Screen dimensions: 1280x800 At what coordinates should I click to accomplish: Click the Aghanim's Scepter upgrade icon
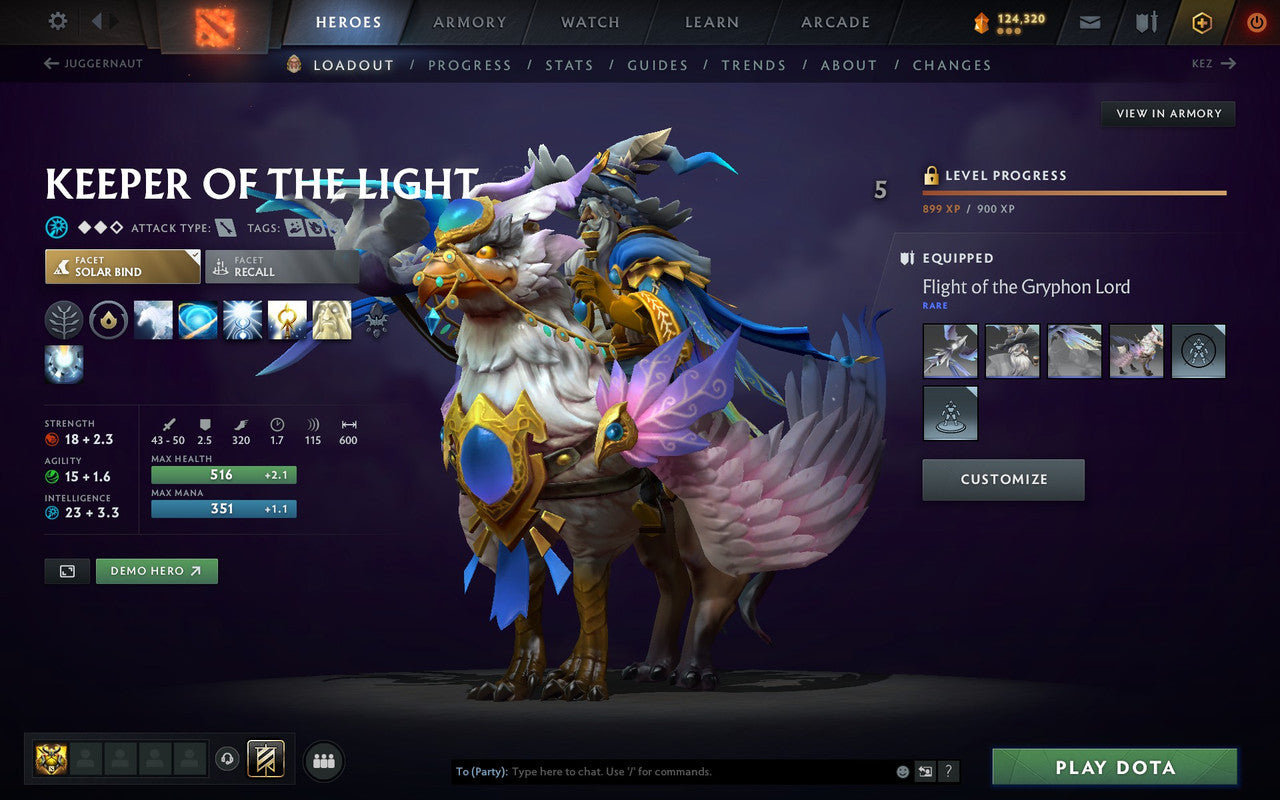click(x=378, y=320)
